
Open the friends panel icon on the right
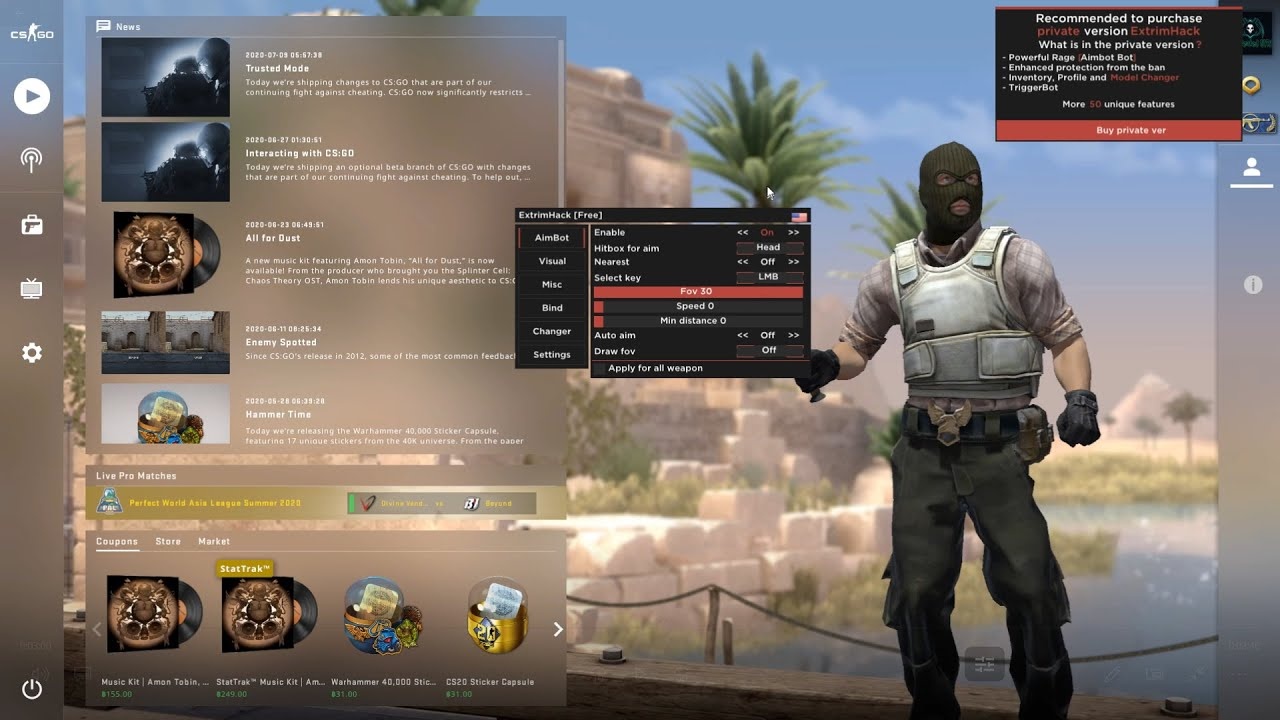pos(1252,168)
